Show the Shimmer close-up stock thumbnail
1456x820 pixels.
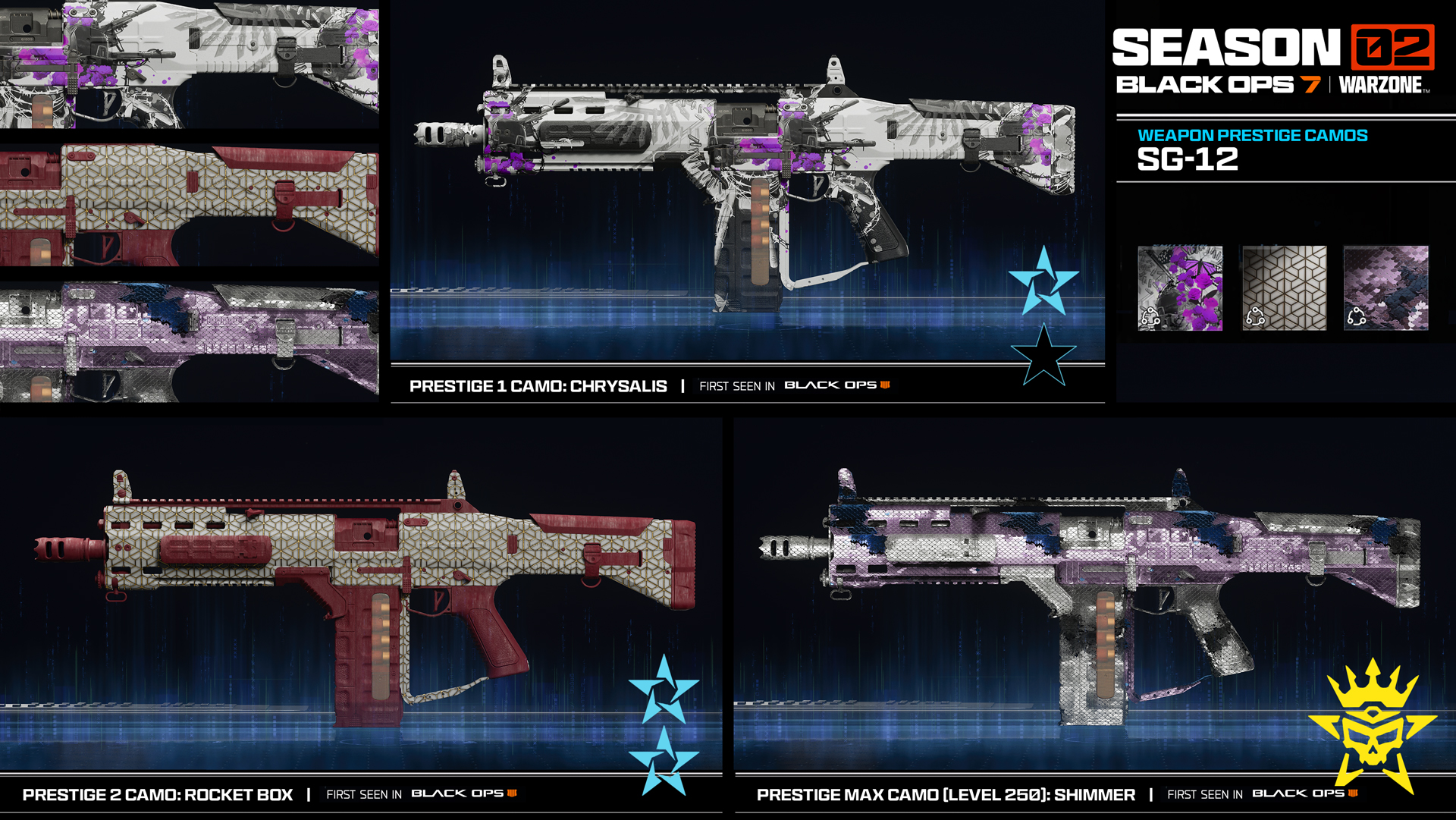(x=189, y=342)
